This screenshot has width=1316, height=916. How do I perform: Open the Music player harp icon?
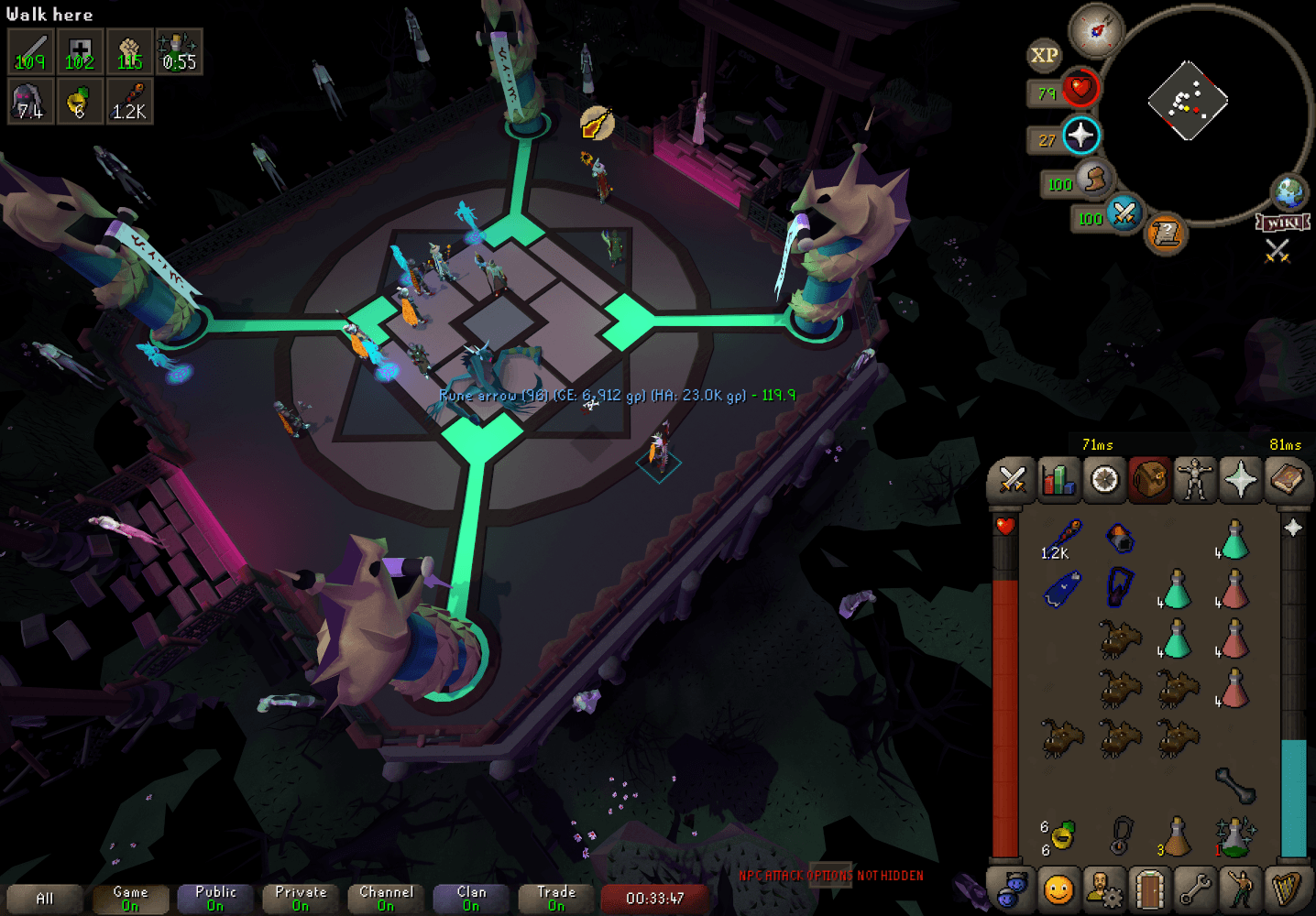pyautogui.click(x=1287, y=889)
